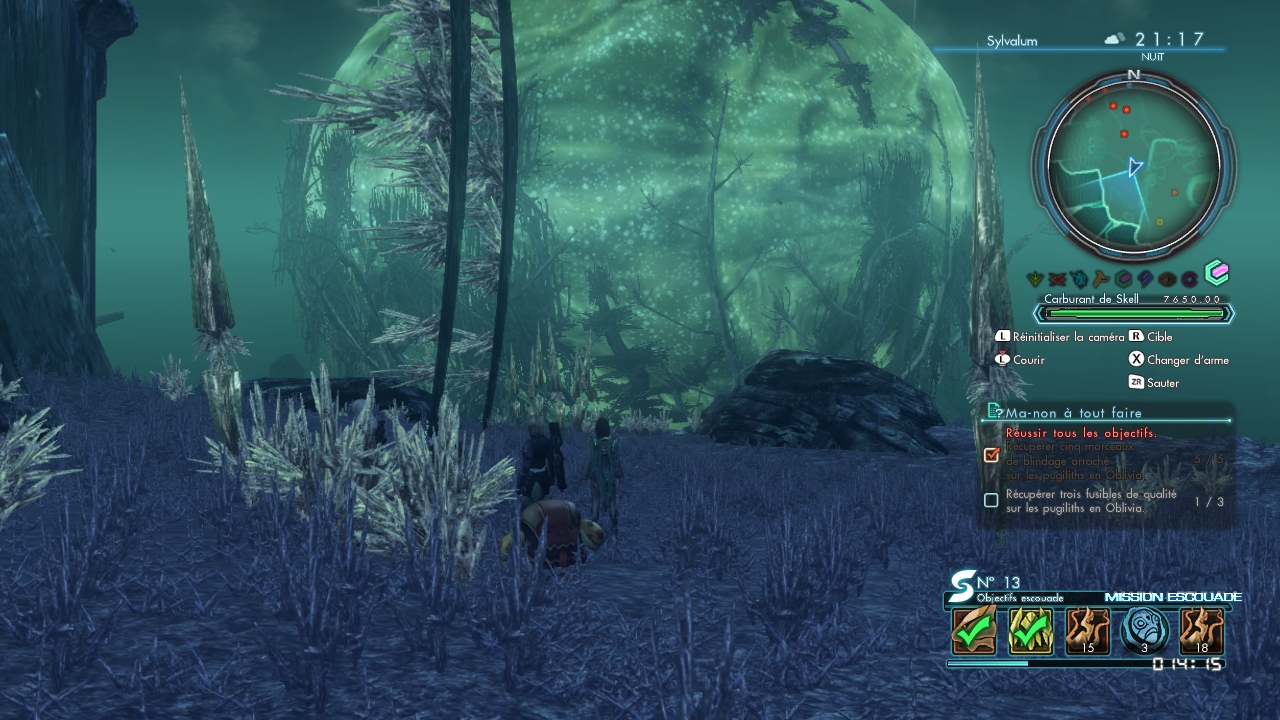This screenshot has width=1280, height=720.
Task: Select the purple lightning bolt icon
Action: pyautogui.click(x=1145, y=279)
